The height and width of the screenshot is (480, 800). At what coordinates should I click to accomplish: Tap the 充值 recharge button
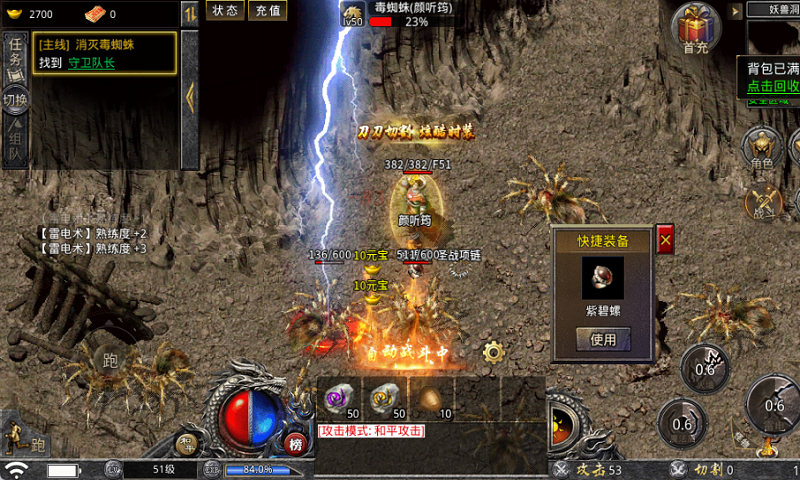(x=266, y=10)
